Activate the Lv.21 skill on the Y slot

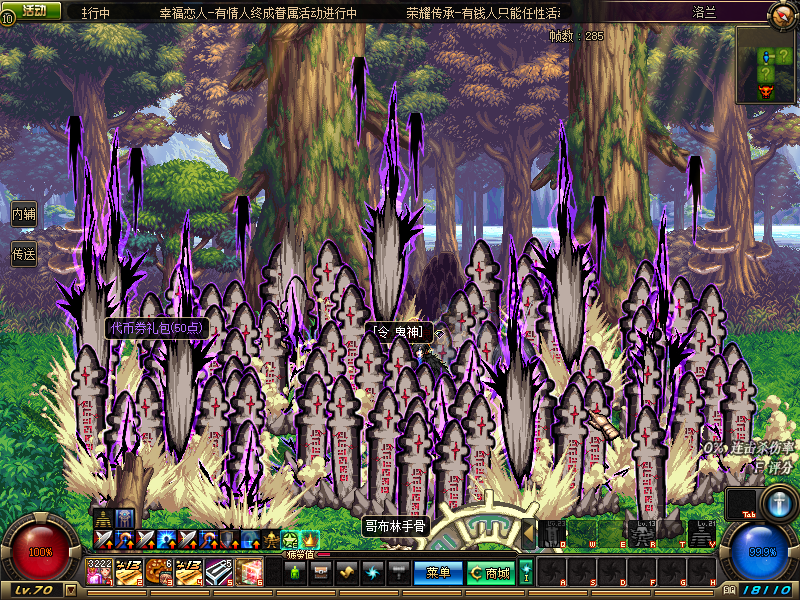pos(703,535)
